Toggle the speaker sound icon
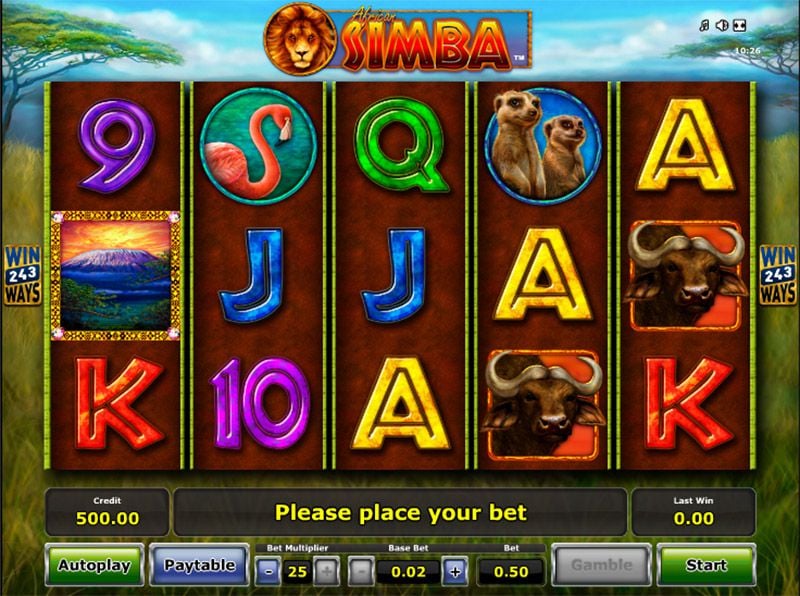The height and width of the screenshot is (596, 800). 721,25
